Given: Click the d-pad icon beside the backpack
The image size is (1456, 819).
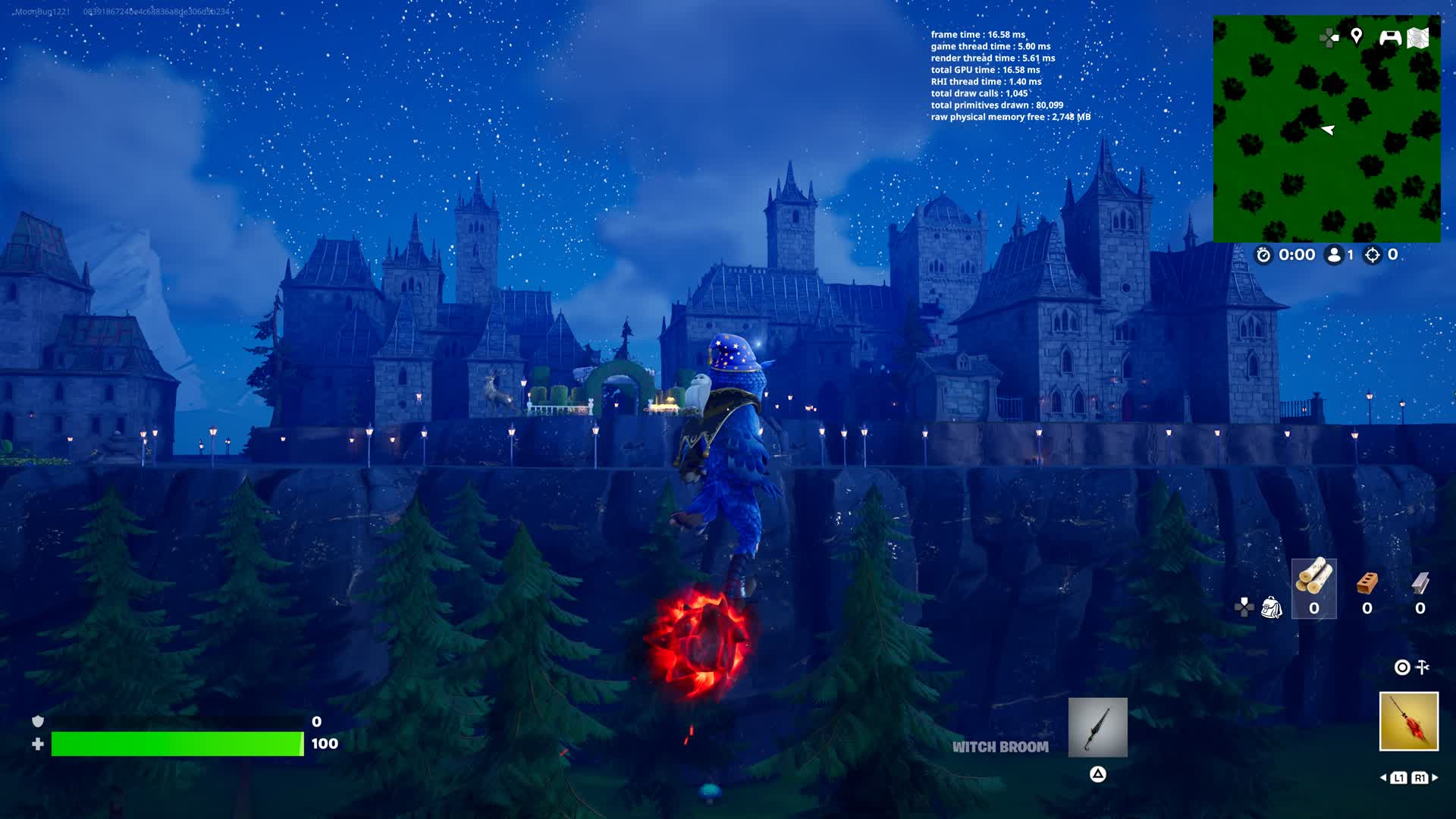Looking at the screenshot, I should click(1244, 607).
